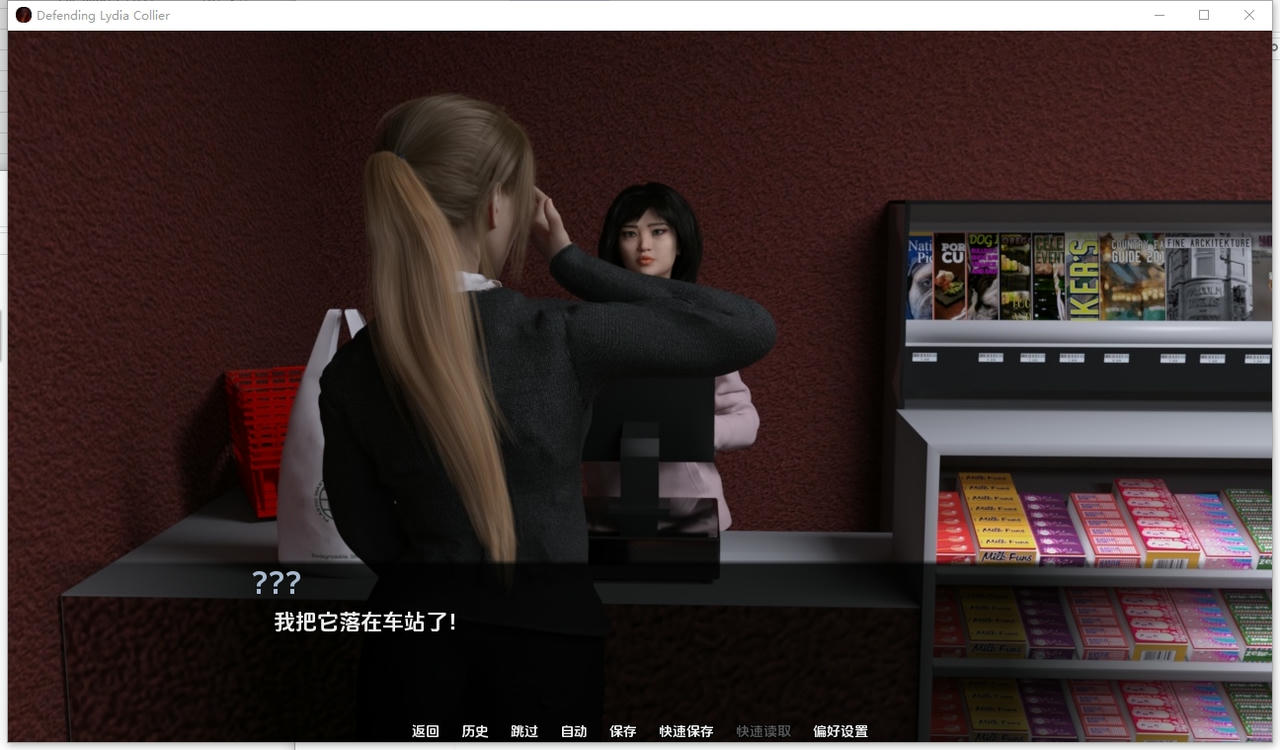
Task: Click the grayed-out 快速读取 quick load
Action: point(762,731)
